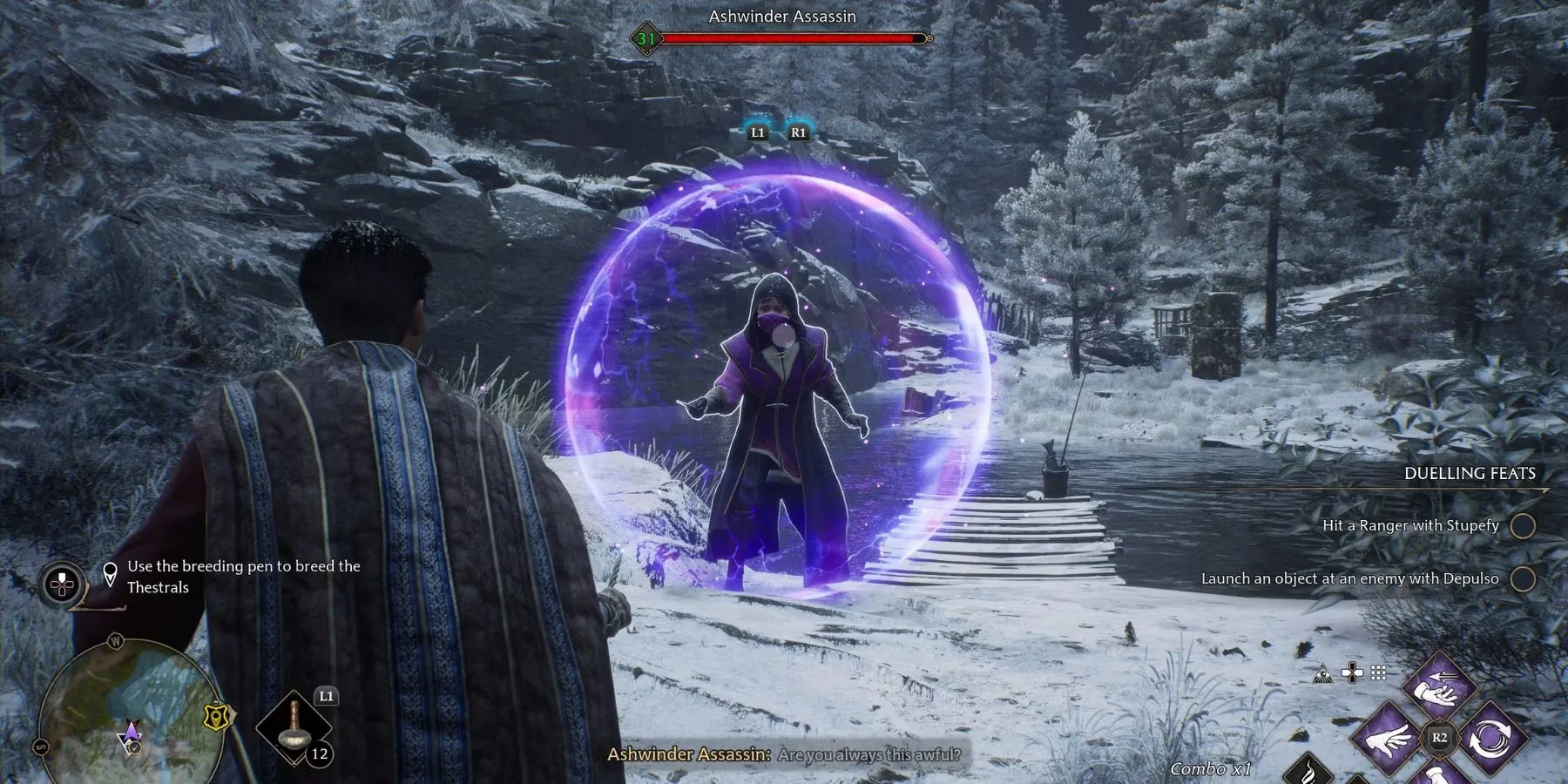Cast the pointing hand spell
1568x784 pixels.
tap(1391, 738)
